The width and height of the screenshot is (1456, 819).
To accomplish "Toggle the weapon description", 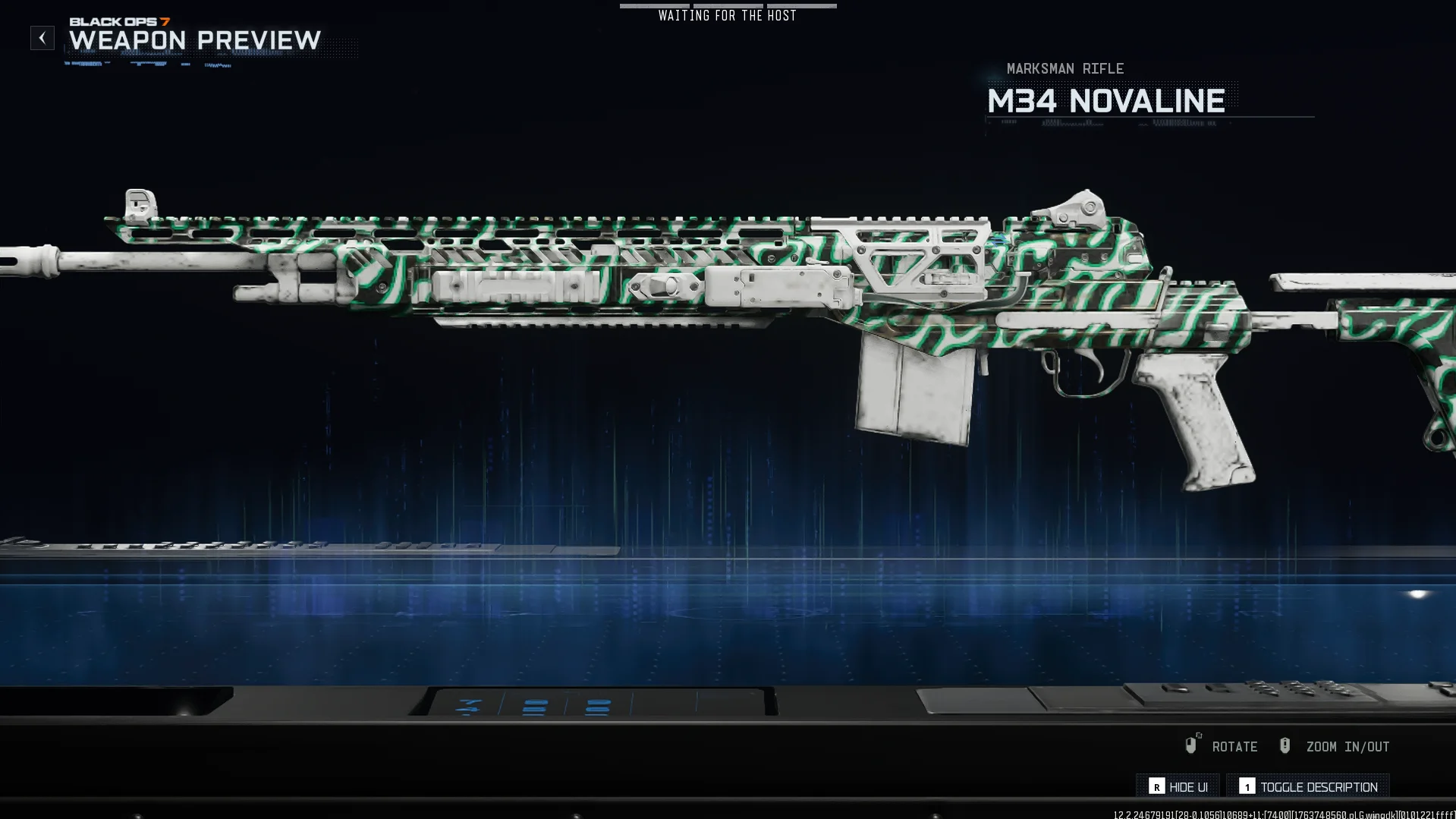I will click(x=1308, y=786).
